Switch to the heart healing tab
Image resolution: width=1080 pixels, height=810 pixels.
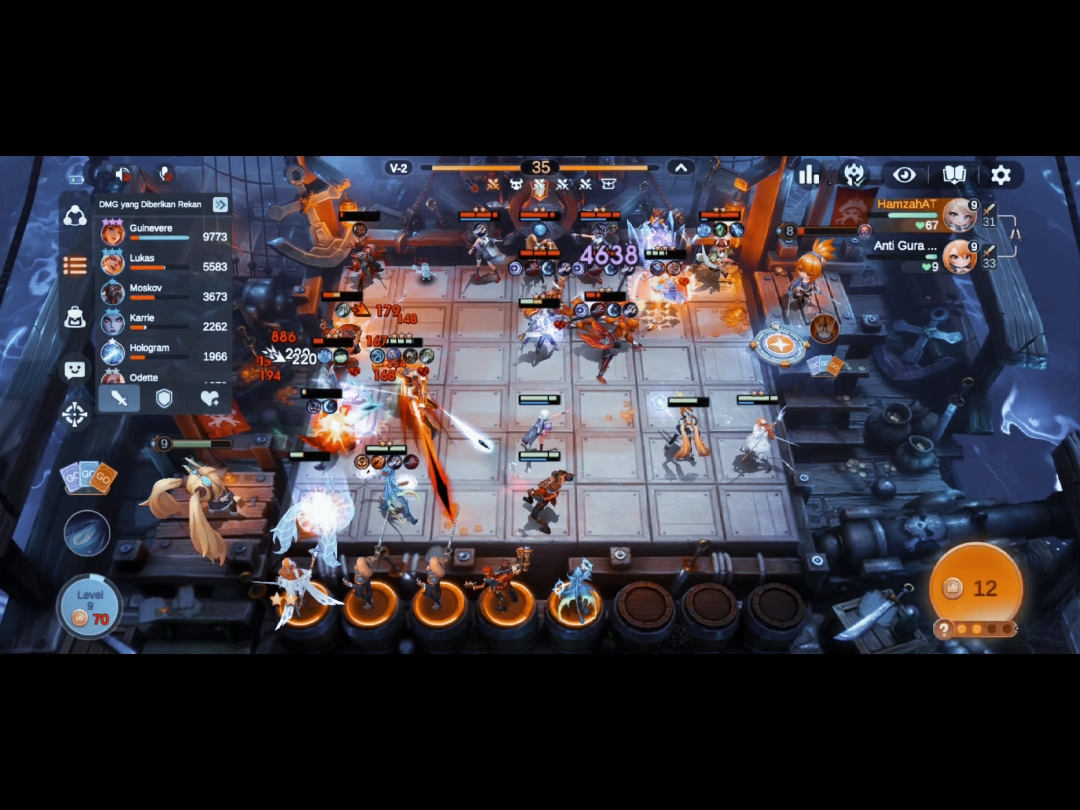209,398
